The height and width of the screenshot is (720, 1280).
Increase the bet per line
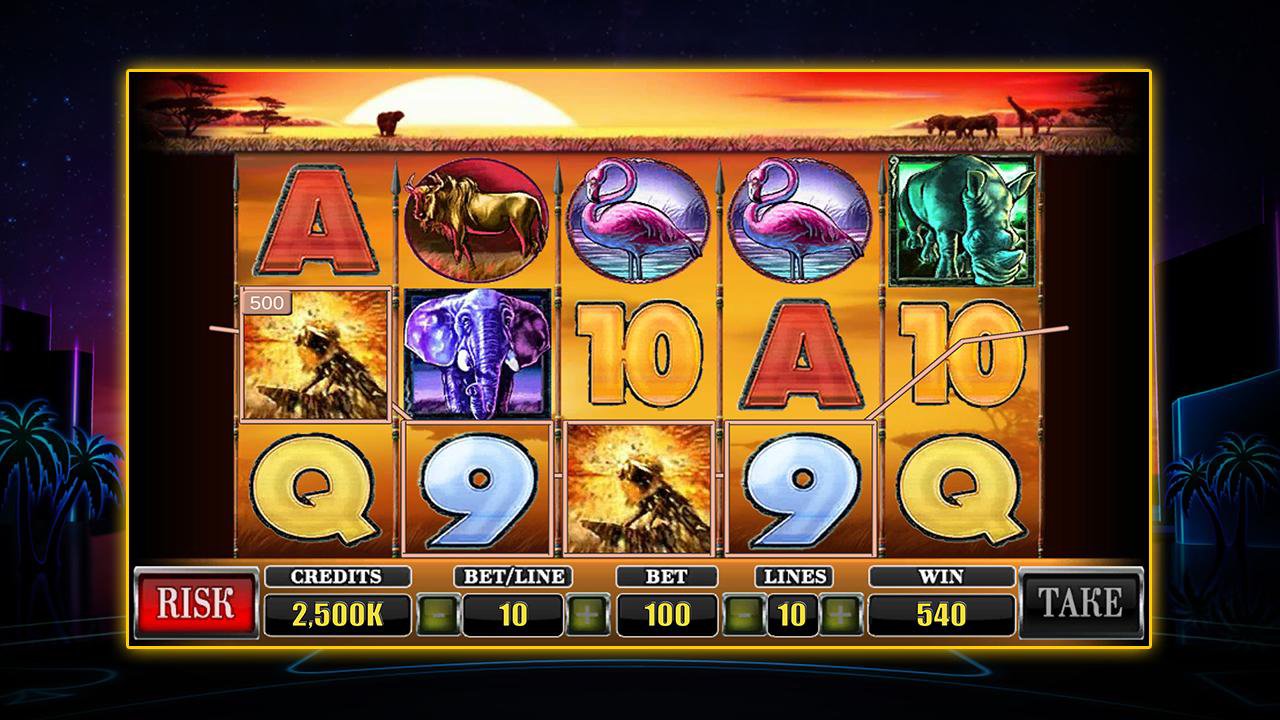tap(590, 613)
